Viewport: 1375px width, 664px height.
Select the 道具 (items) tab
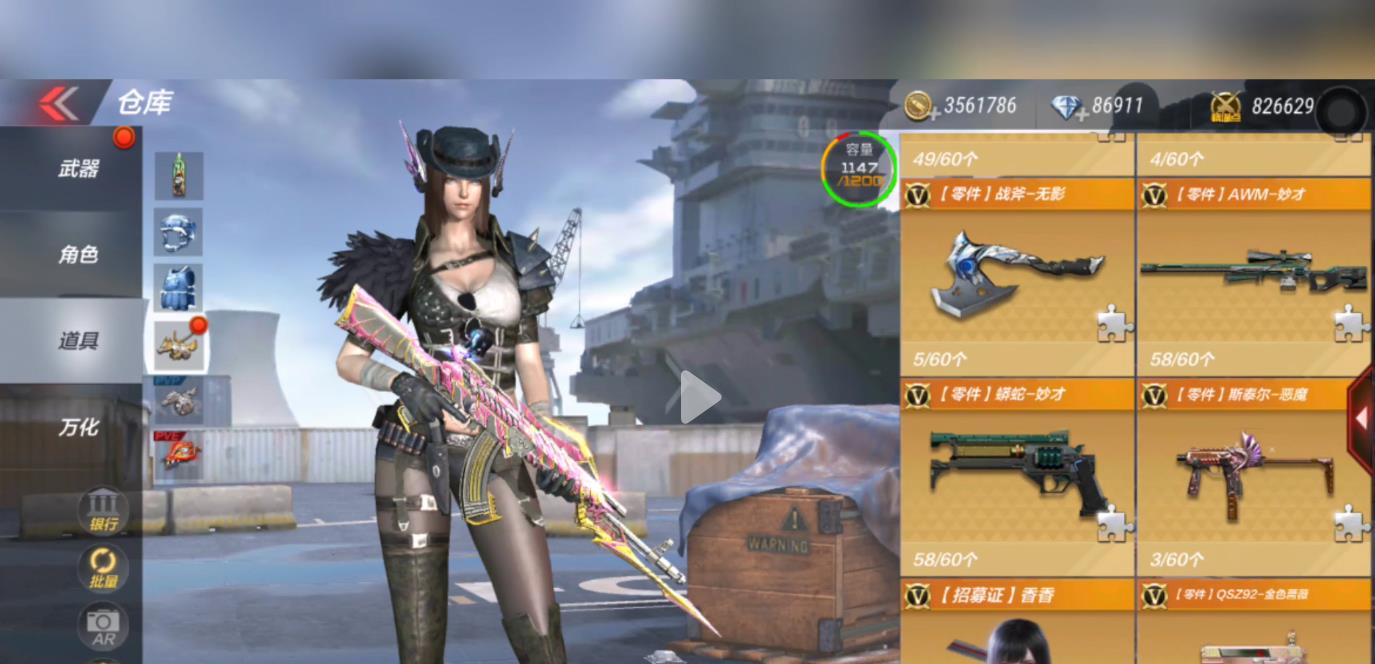click(x=78, y=341)
